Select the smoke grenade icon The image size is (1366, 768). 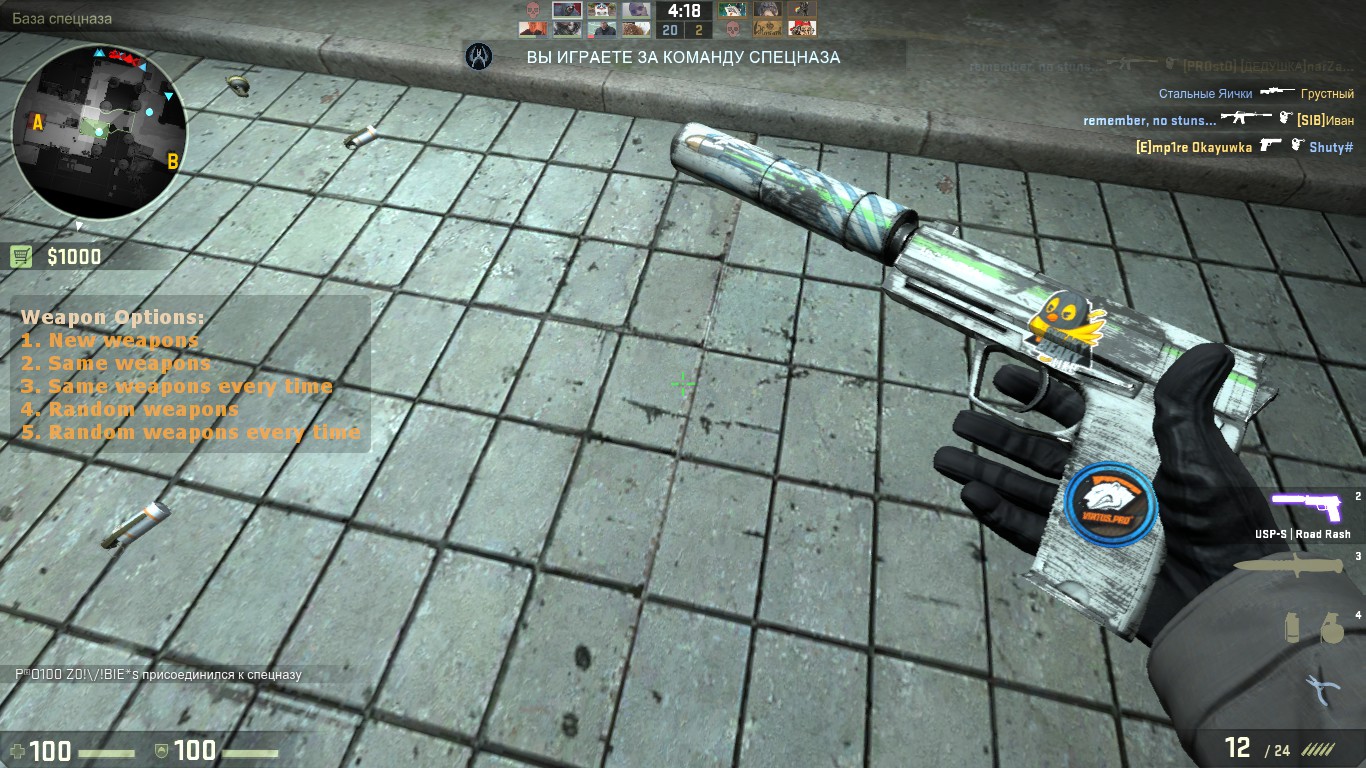1293,627
